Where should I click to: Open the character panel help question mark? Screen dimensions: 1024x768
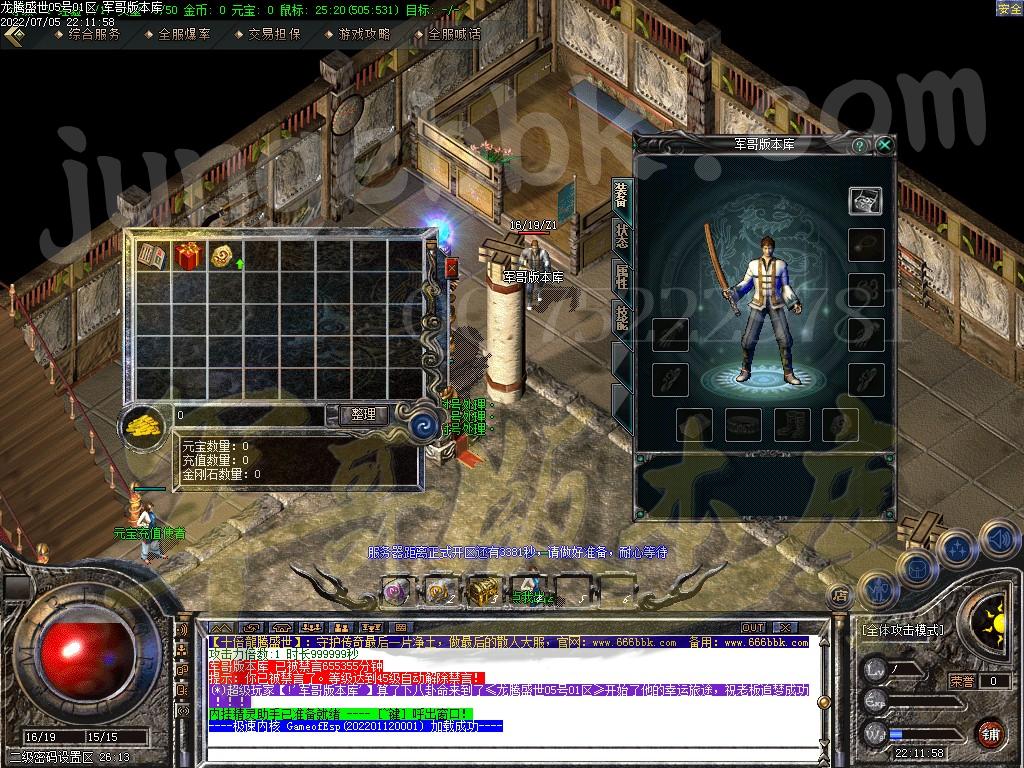[x=859, y=145]
